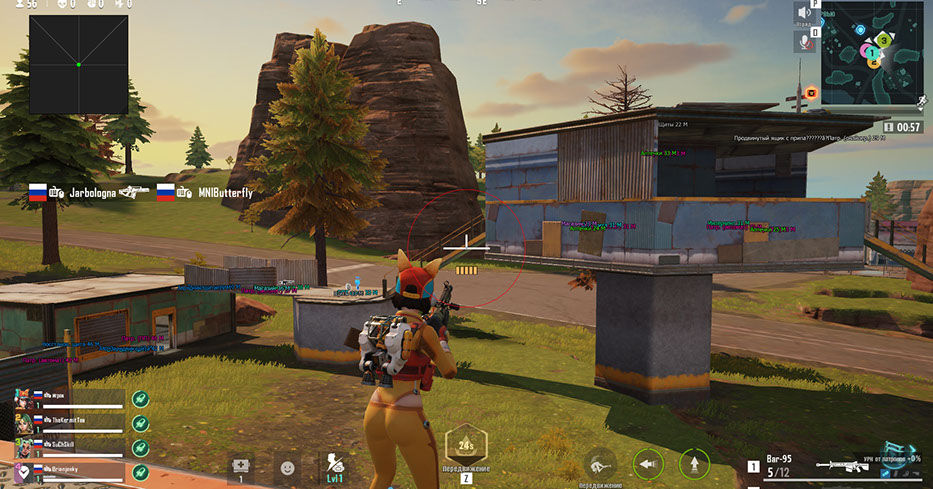This screenshot has width=933, height=489.
Task: Select teammate SuChSkill in squad list
Action: [70, 444]
